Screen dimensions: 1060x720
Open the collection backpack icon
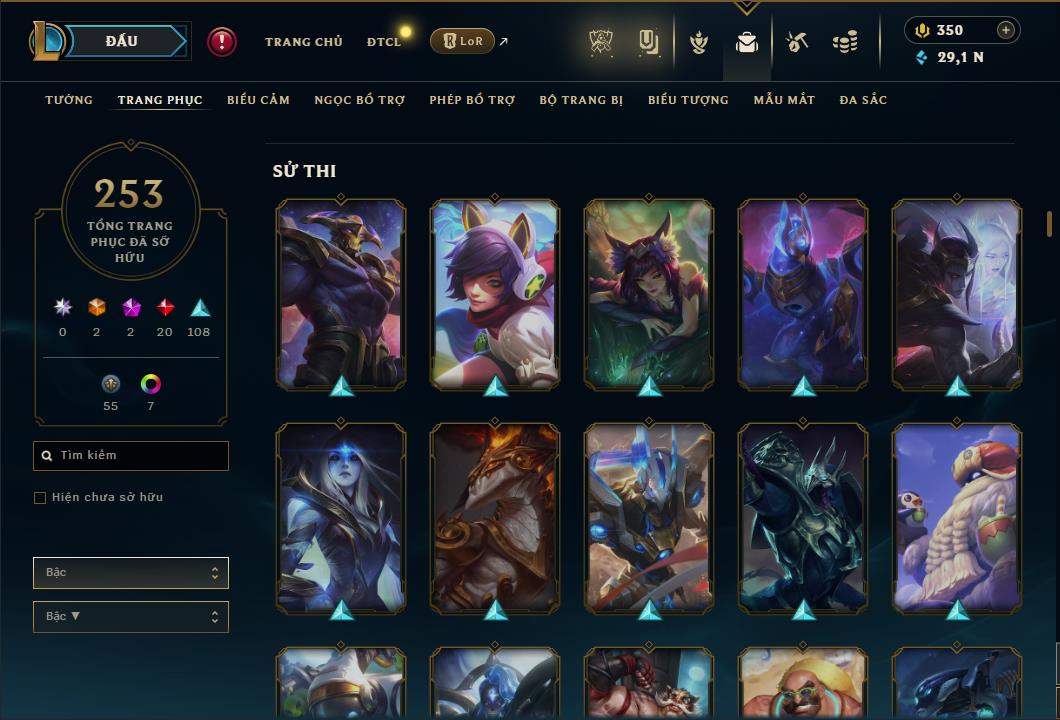point(746,42)
